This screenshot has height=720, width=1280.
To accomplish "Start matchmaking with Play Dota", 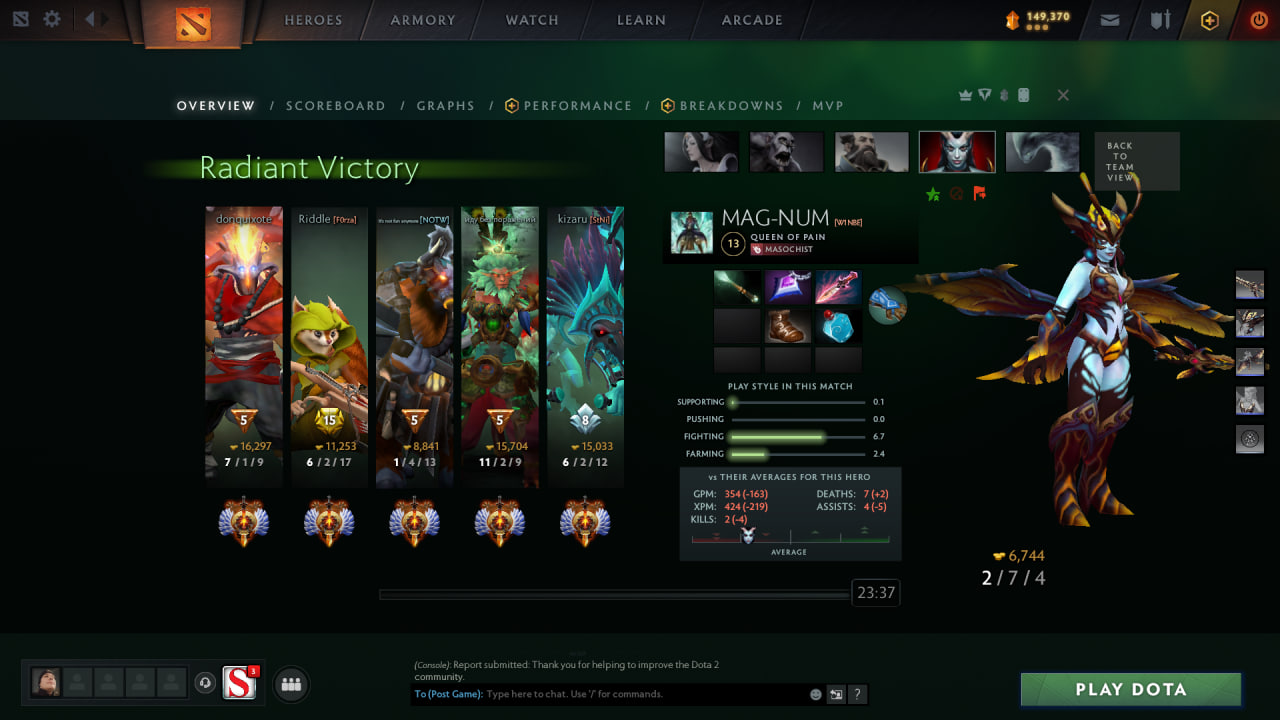I will click(x=1130, y=690).
